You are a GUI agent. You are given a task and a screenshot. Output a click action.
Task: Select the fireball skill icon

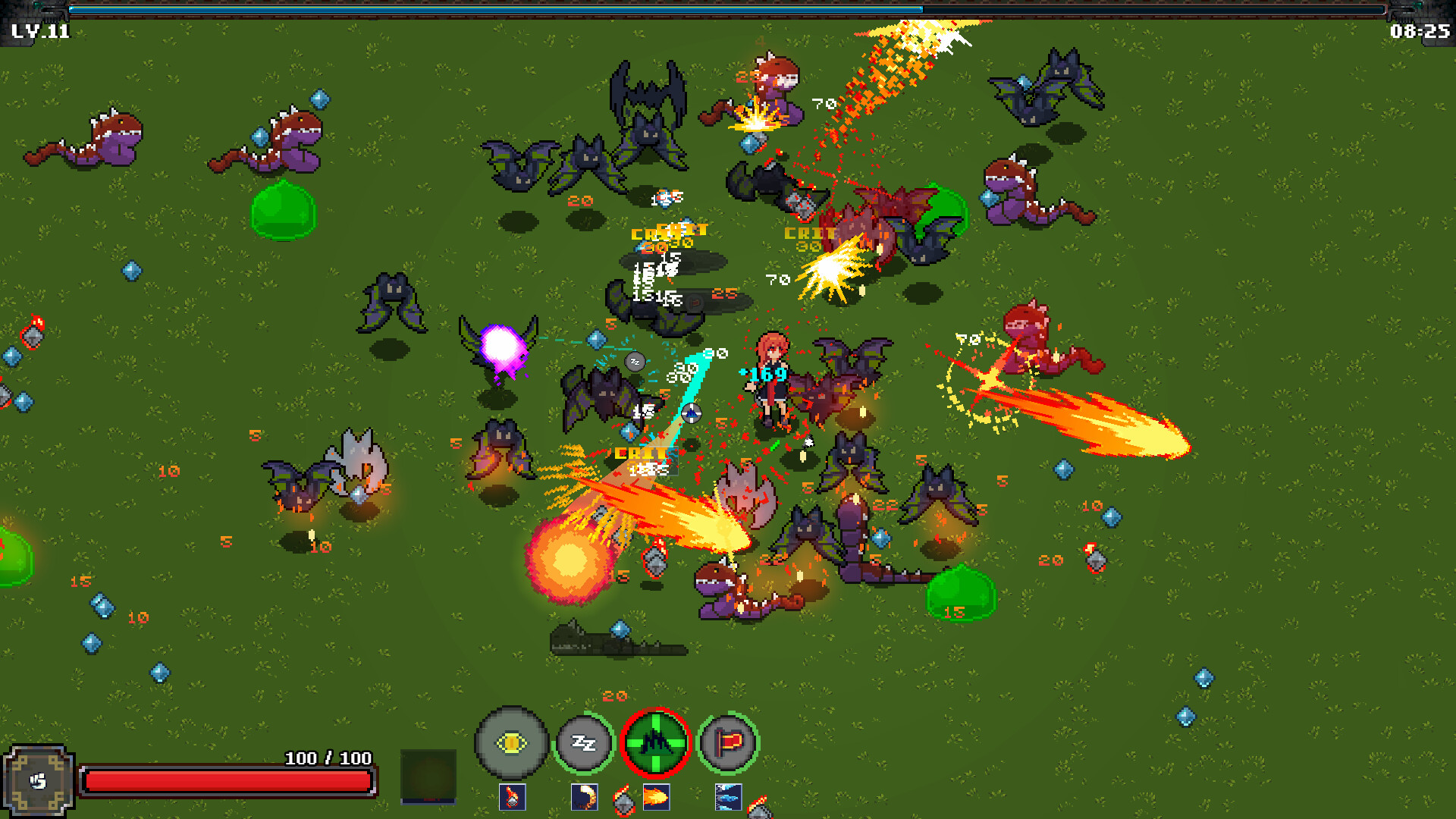pyautogui.click(x=657, y=797)
